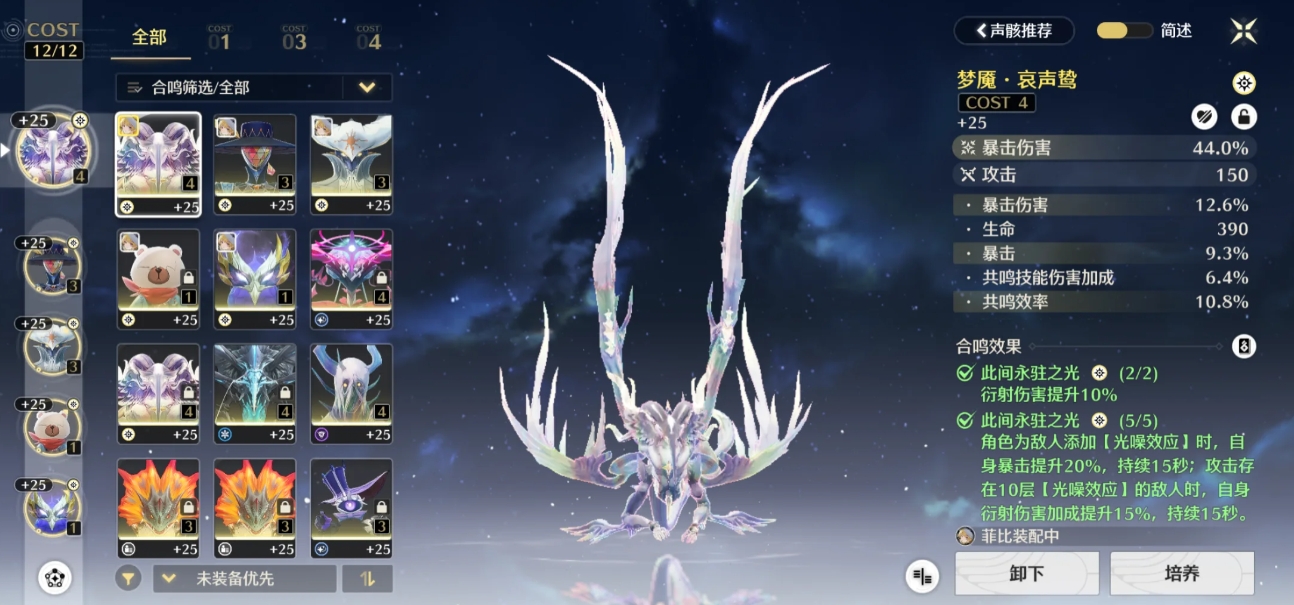This screenshot has width=1294, height=605.
Task: Toggle the lock icon on echo details
Action: pyautogui.click(x=1243, y=117)
